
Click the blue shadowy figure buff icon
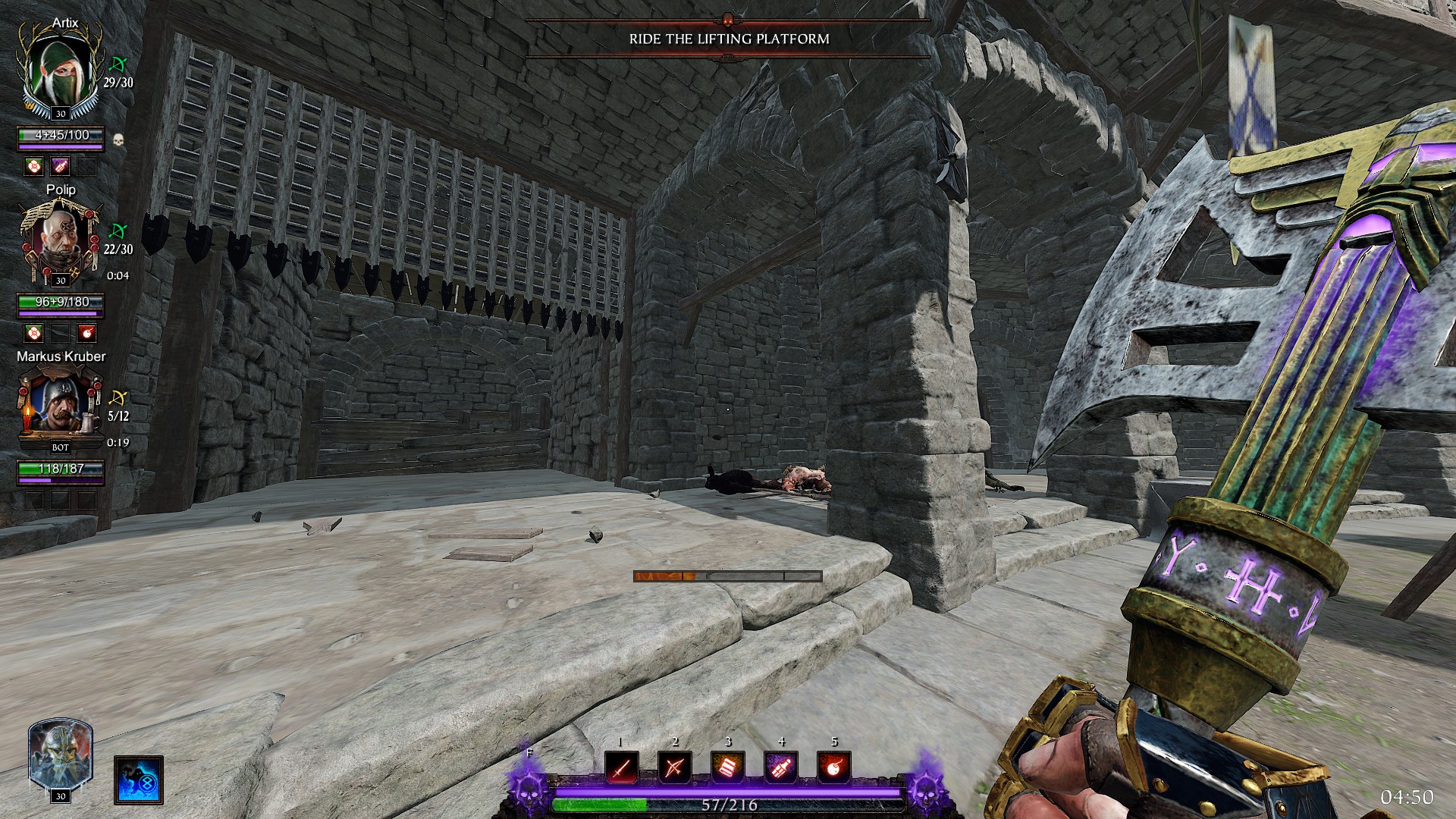[x=140, y=780]
